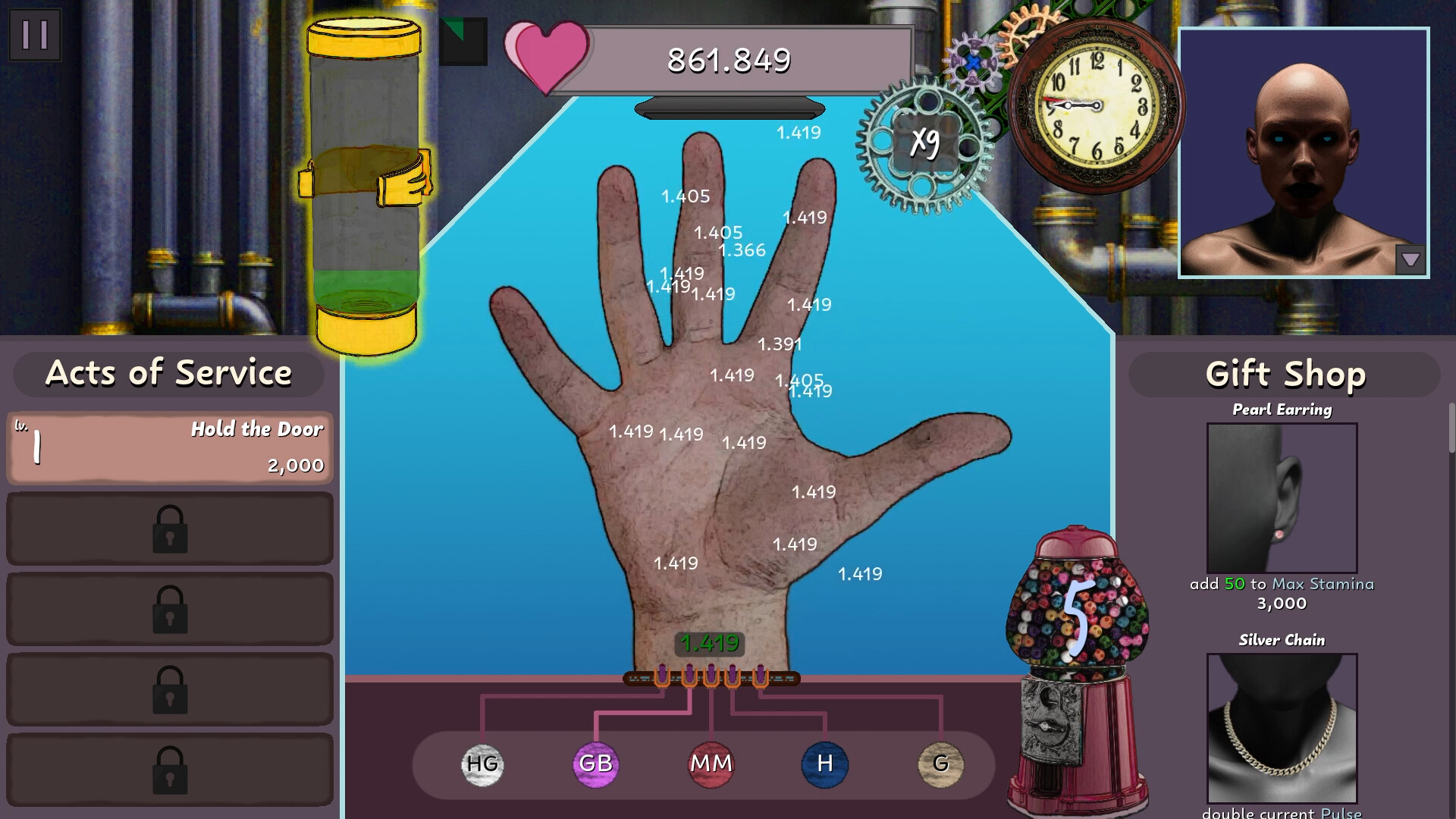Toggle the pause button
This screenshot has width=1456, height=819.
click(x=33, y=35)
